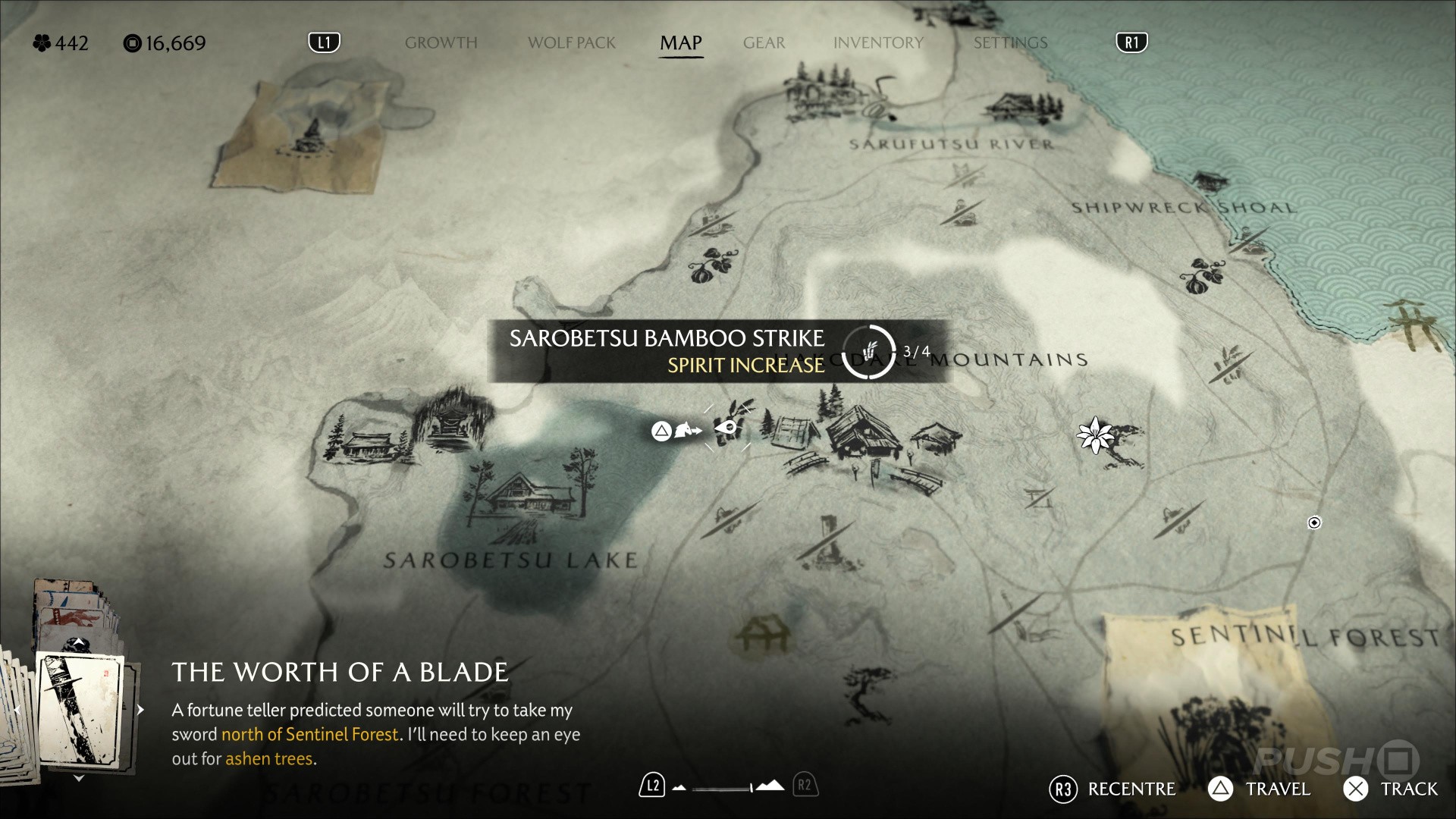Open the Inventory tab
The width and height of the screenshot is (1456, 819).
click(878, 42)
